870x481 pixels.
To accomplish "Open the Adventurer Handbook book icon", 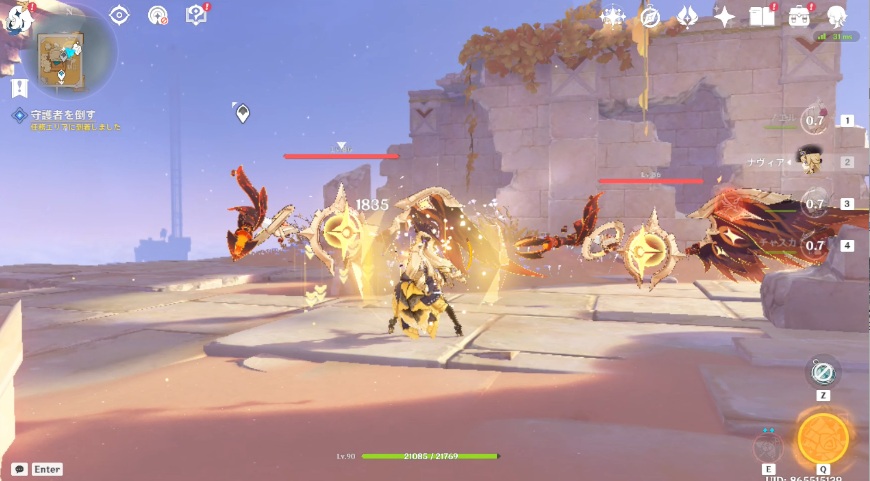I will 762,16.
